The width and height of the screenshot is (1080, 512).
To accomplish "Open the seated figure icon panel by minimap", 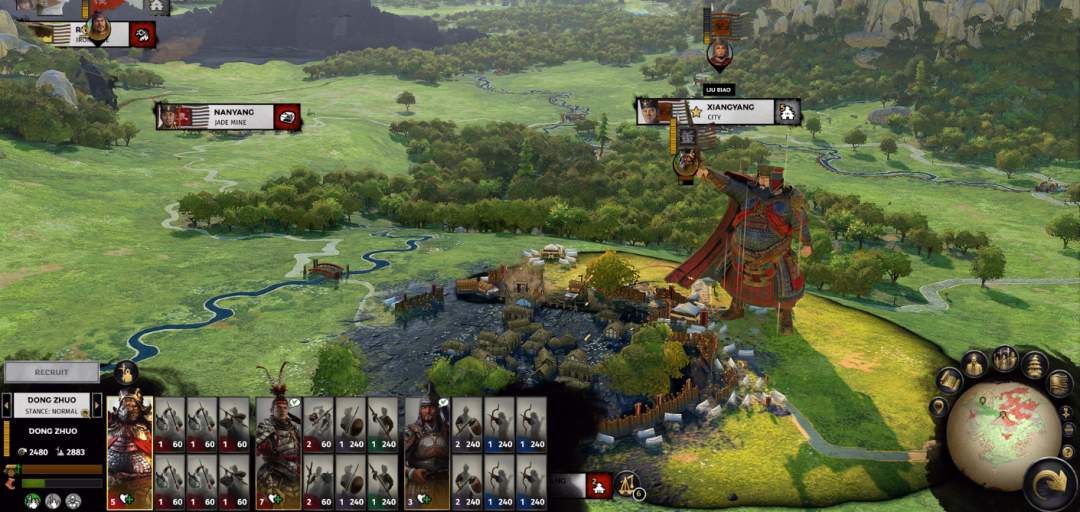I will click(976, 363).
